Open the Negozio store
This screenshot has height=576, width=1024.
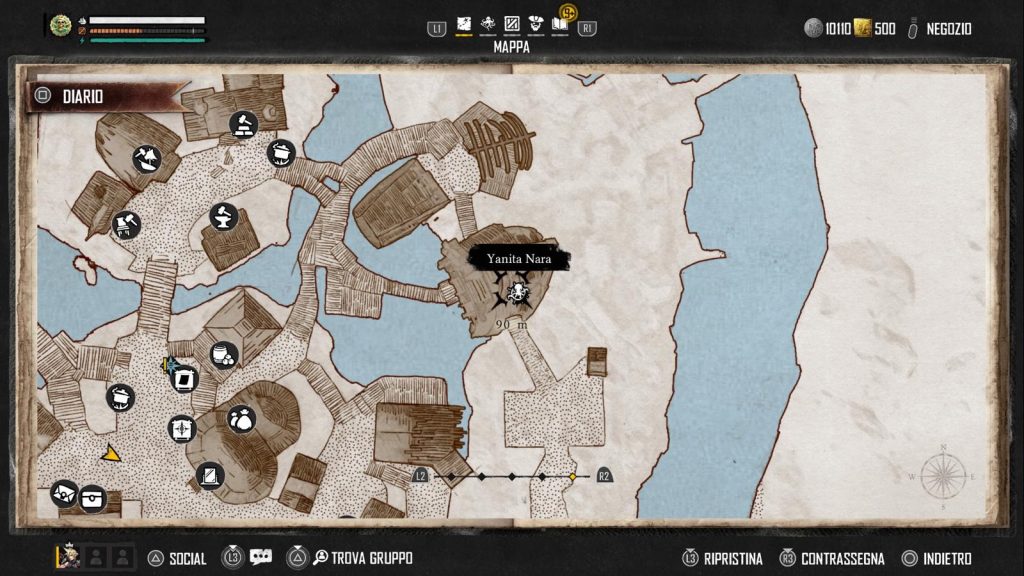pos(940,29)
